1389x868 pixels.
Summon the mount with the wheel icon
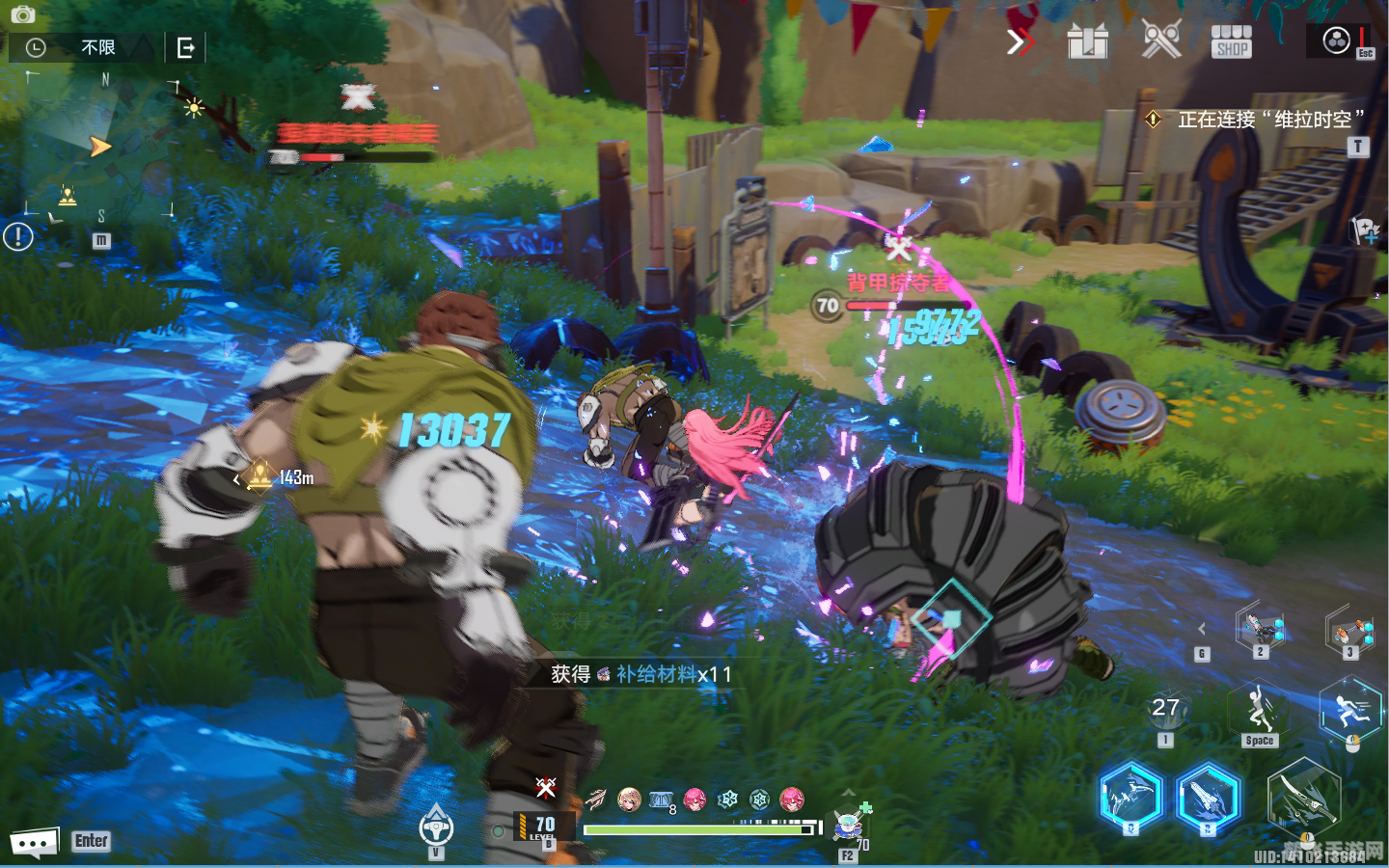[x=436, y=827]
